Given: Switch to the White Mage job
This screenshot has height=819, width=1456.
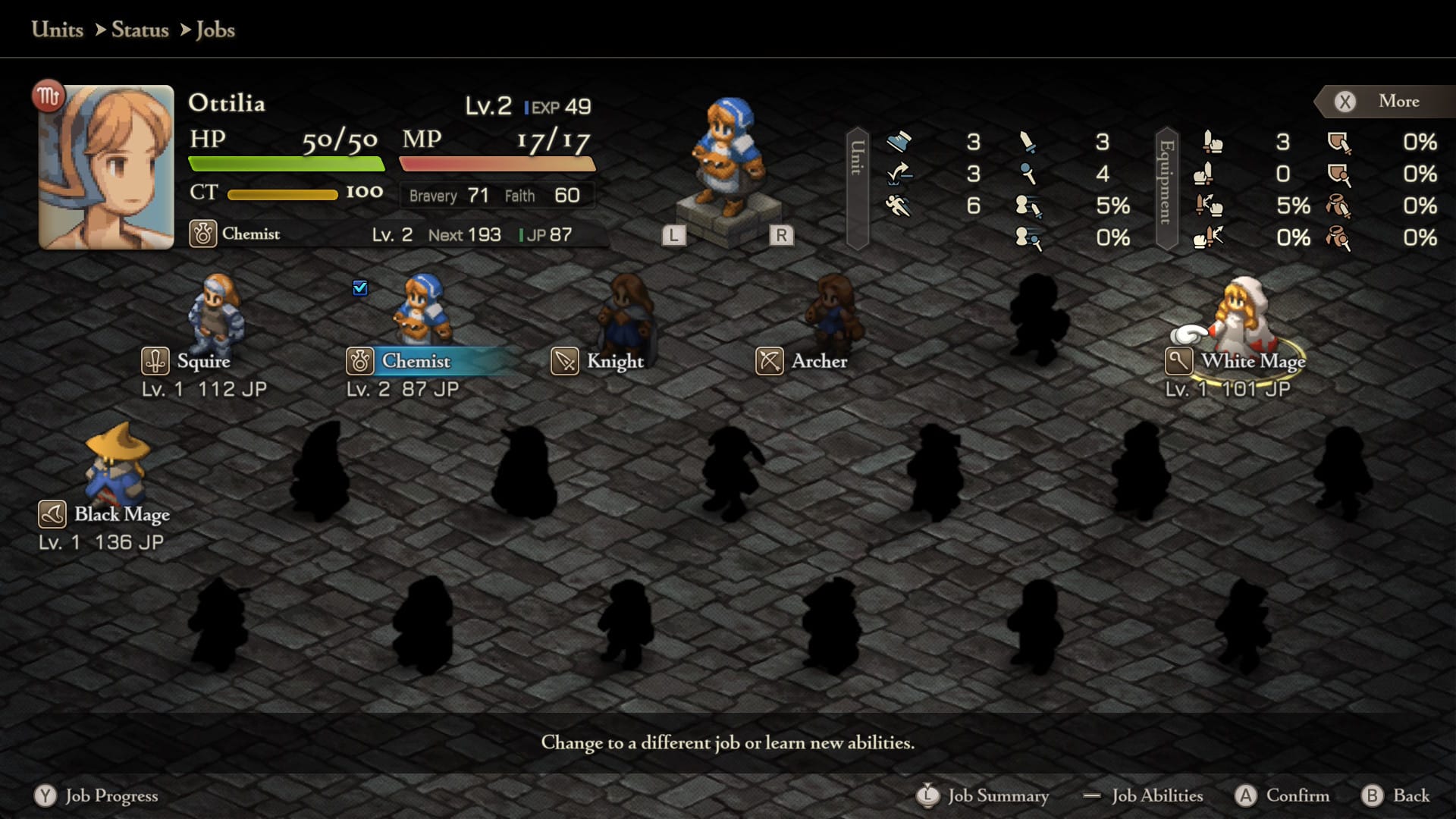Looking at the screenshot, I should click(1253, 361).
